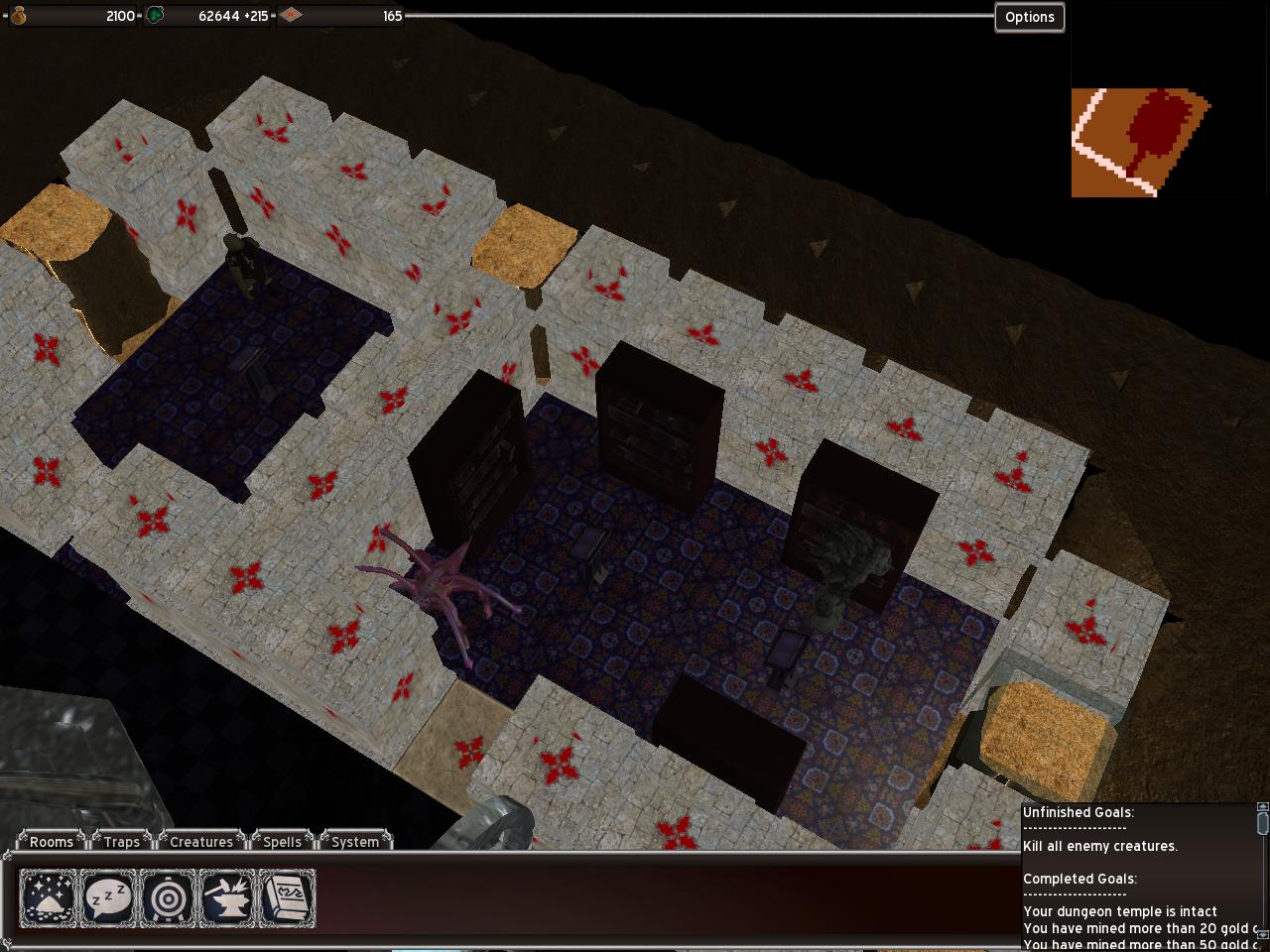Click the goals panel scroll-up arrow
The width and height of the screenshot is (1270, 952).
(1262, 808)
